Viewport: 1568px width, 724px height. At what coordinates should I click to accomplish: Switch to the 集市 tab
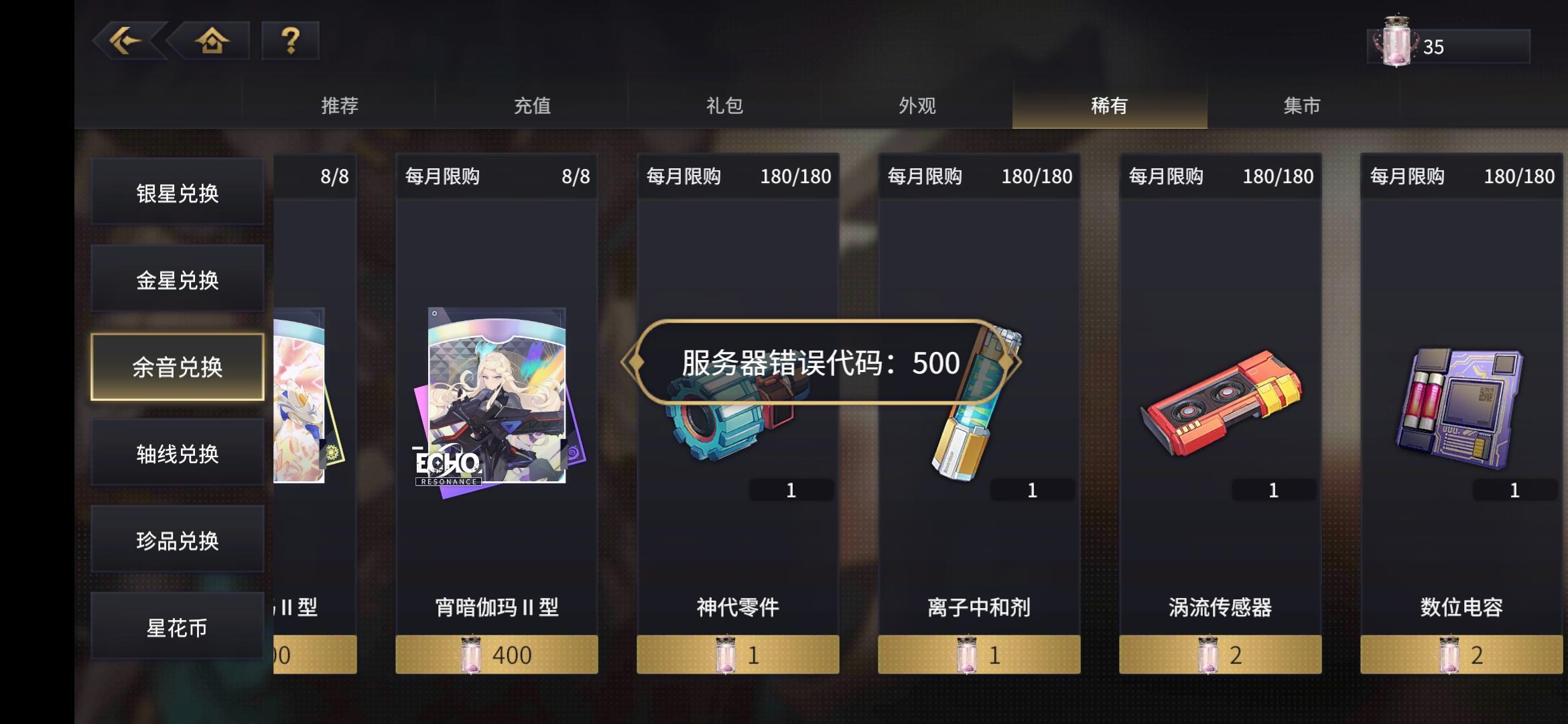pyautogui.click(x=1301, y=105)
